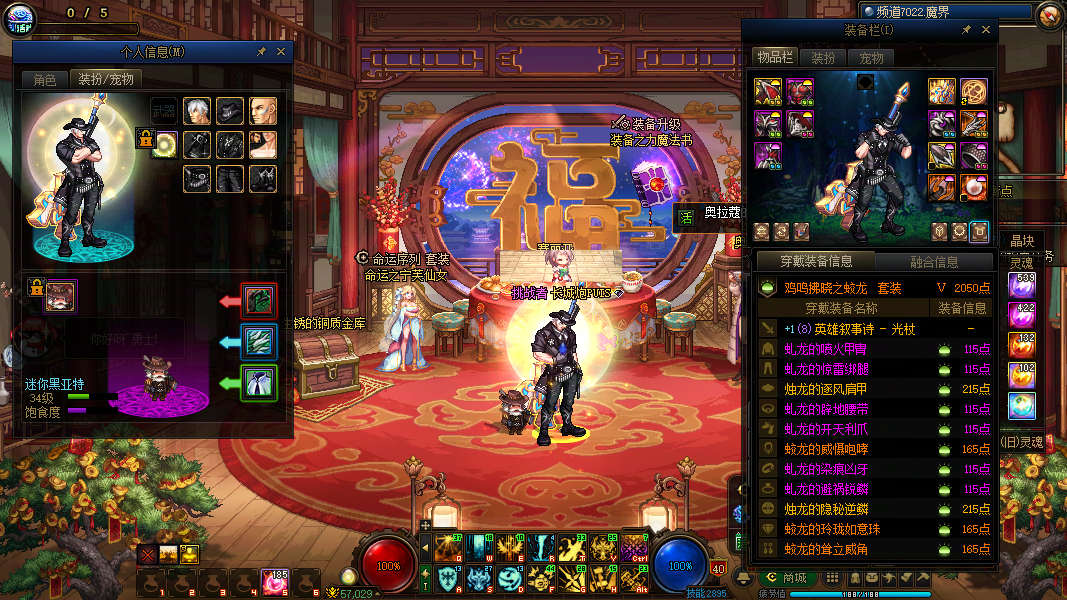Image resolution: width=1067 pixels, height=600 pixels.
Task: Pin the equipment panel with pushpin icon
Action: tap(966, 31)
